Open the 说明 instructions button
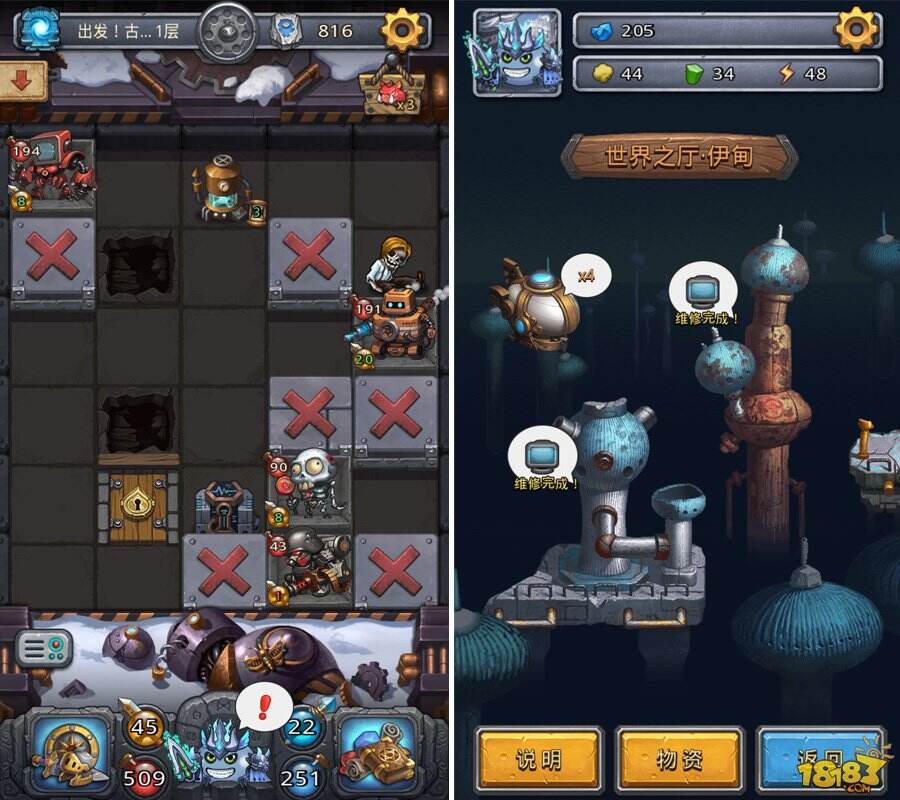This screenshot has width=900, height=800. (538, 760)
